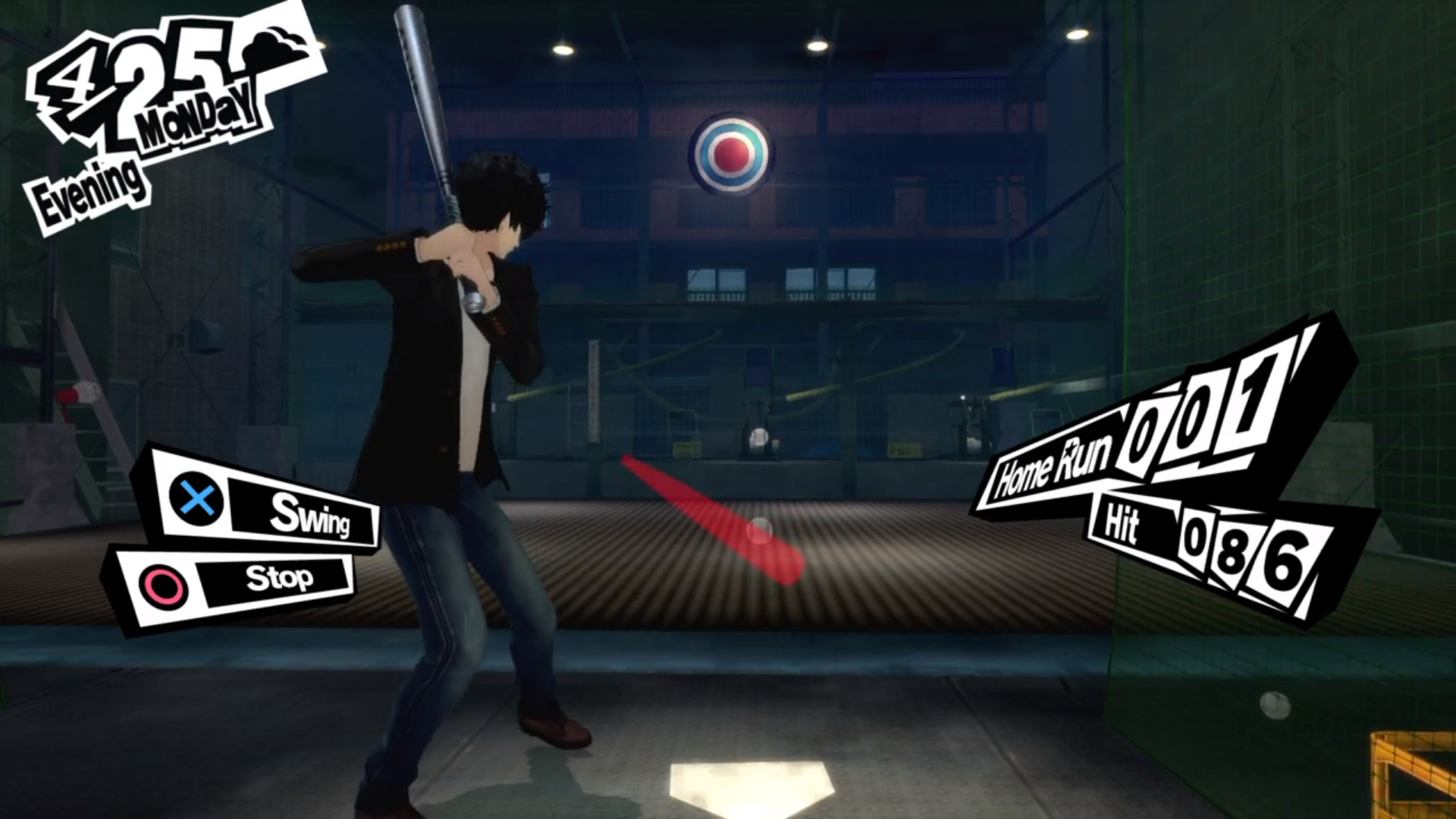Image resolution: width=1456 pixels, height=819 pixels.
Task: Choose the Stop command
Action: (x=278, y=579)
